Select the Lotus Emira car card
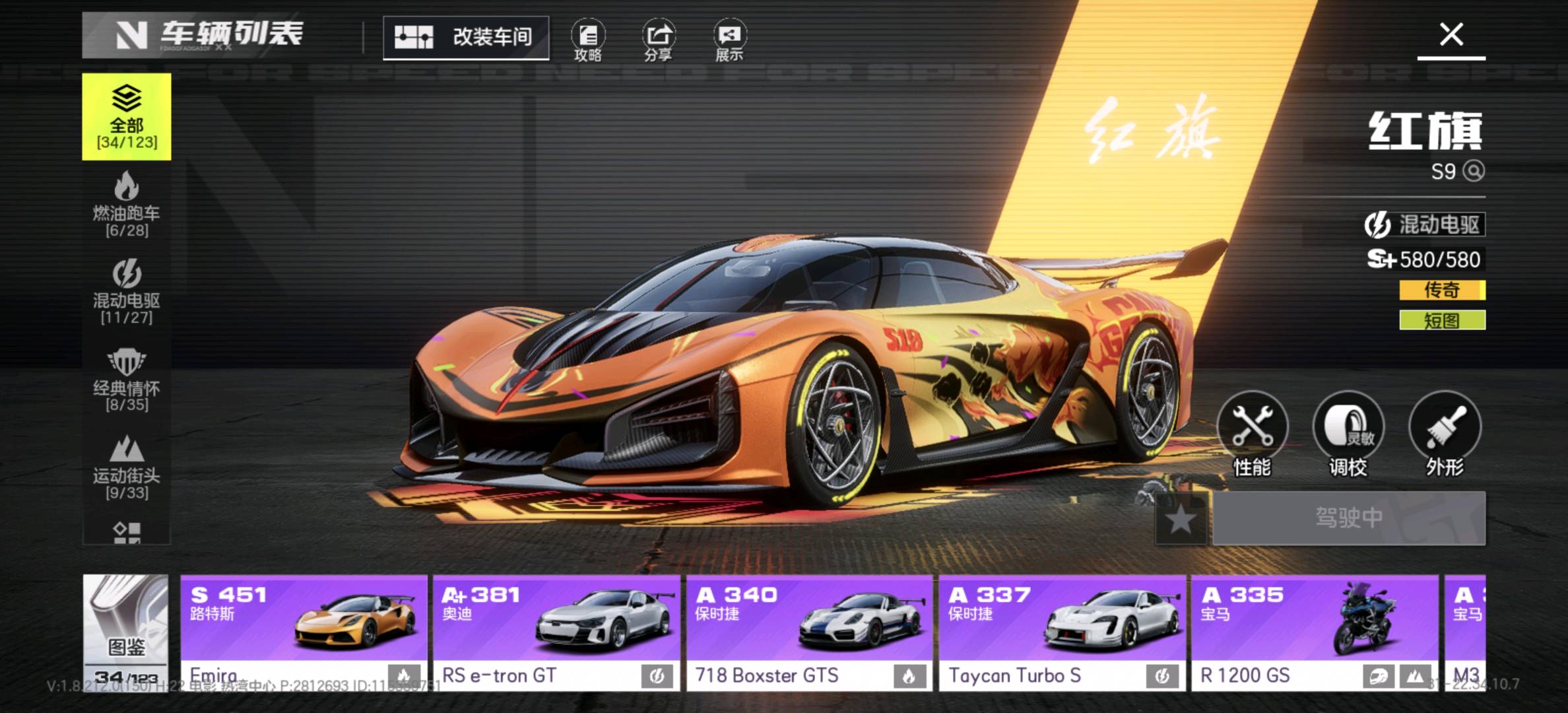The width and height of the screenshot is (1568, 713). click(304, 632)
